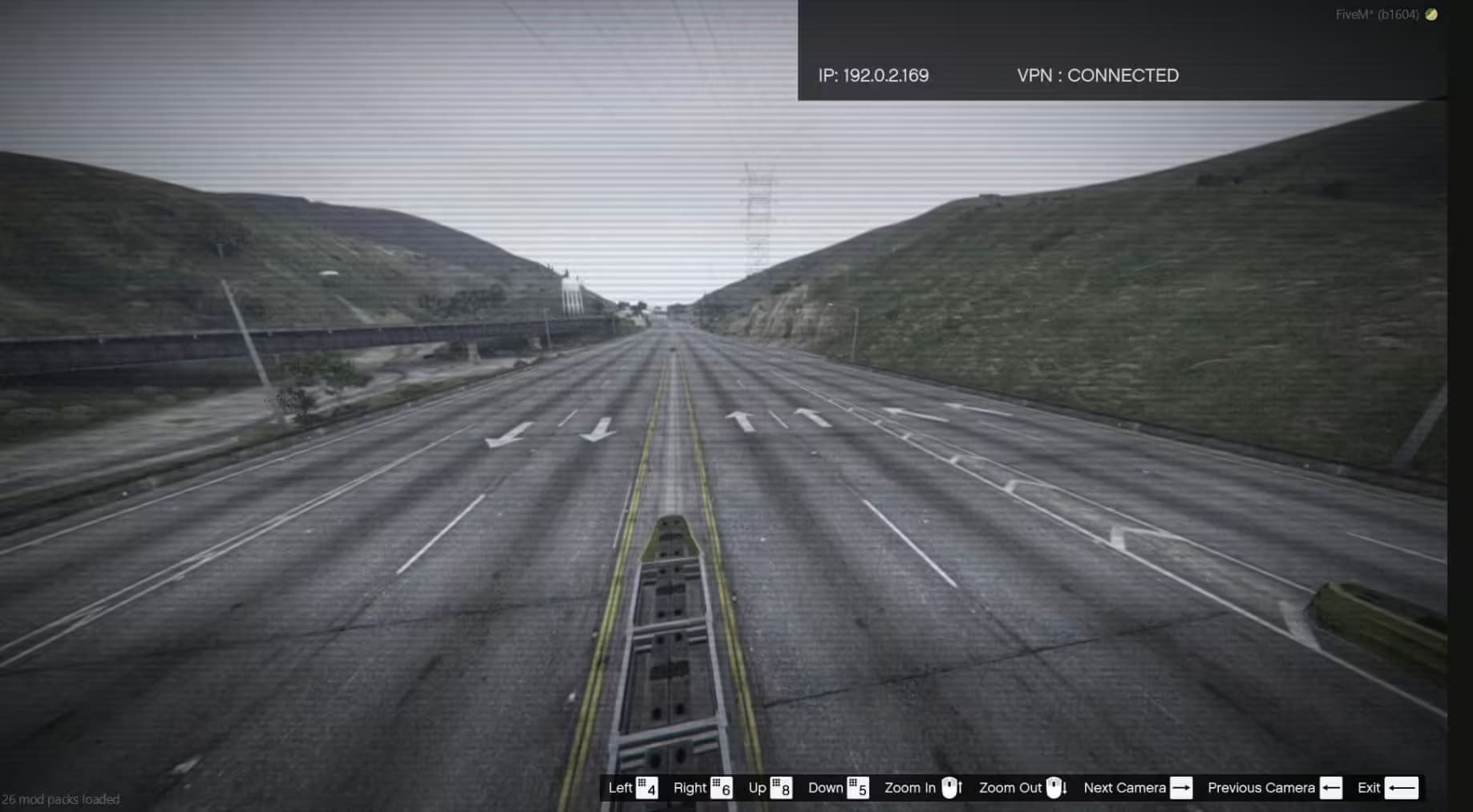The height and width of the screenshot is (812, 1473).
Task: Click the right arrow icon beside Next Camera
Action: point(1183,788)
